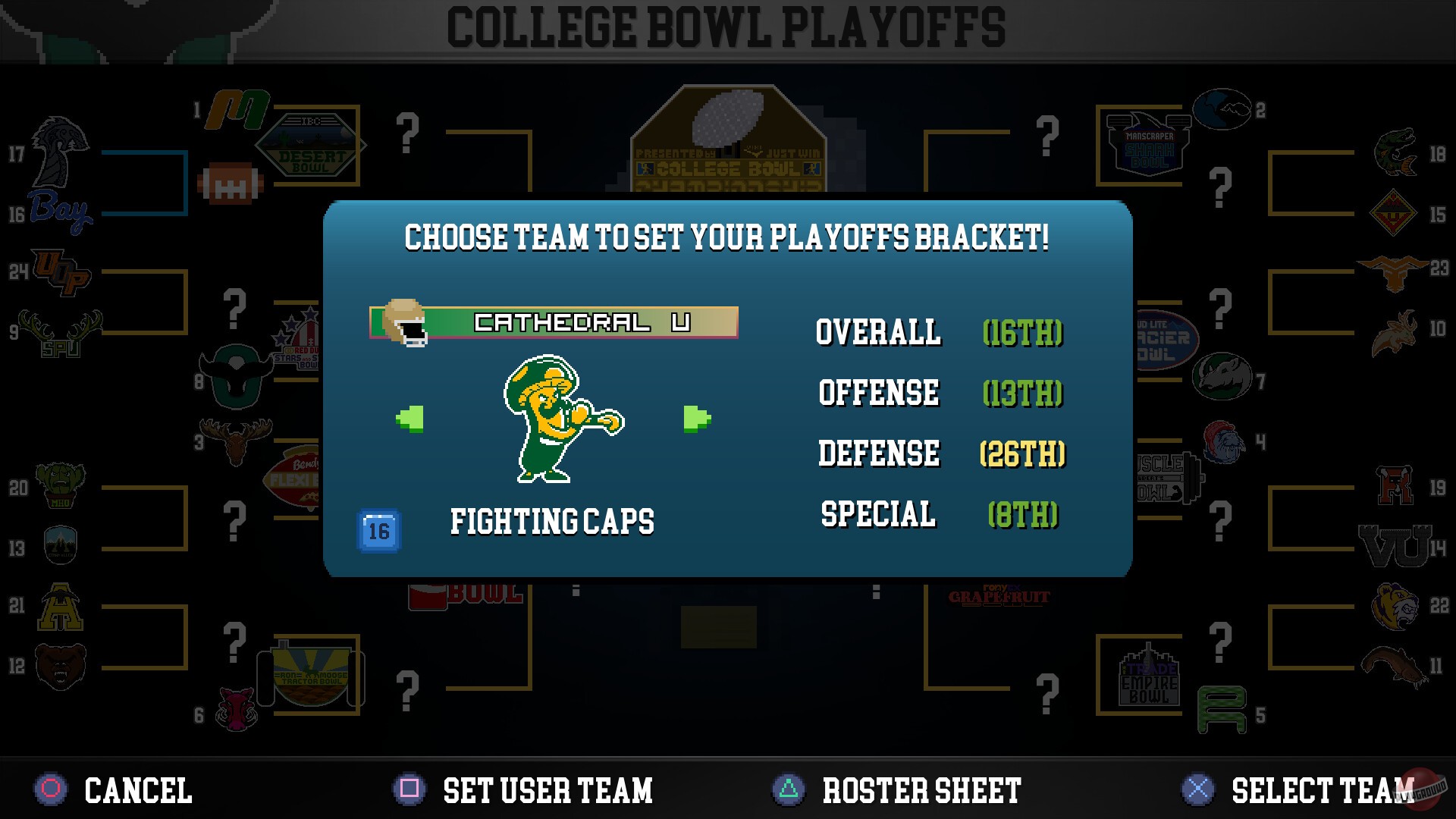Click the Manscraper Shark Bowl logo
This screenshot has height=819, width=1456.
click(x=1145, y=144)
